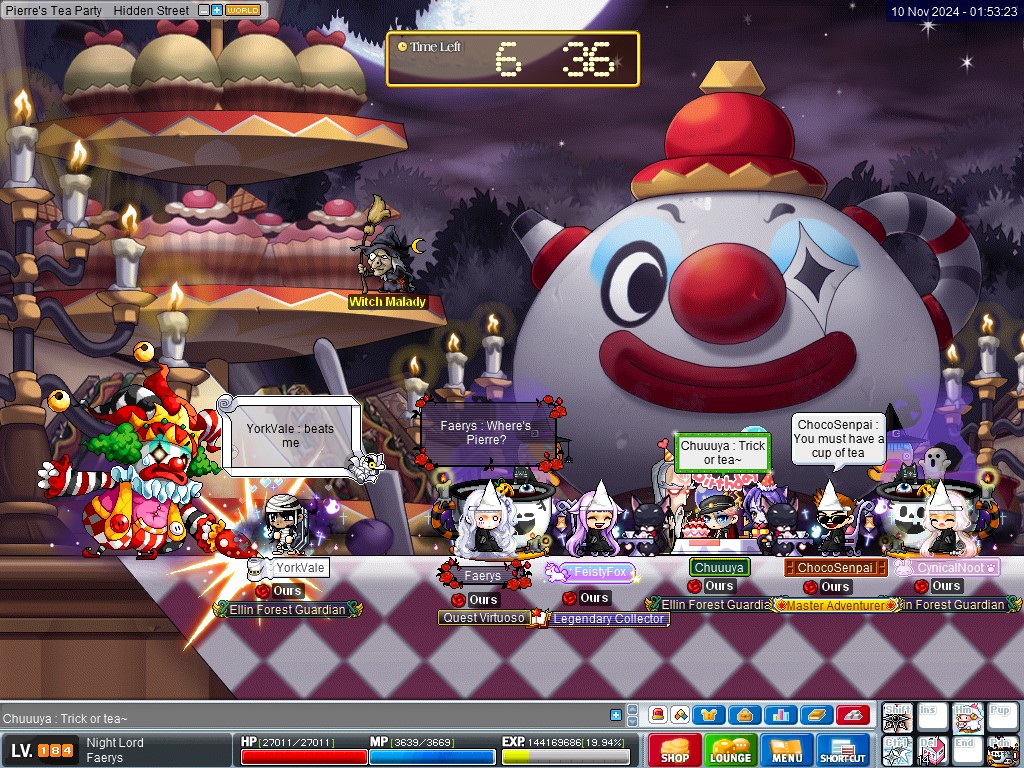This screenshot has height=768, width=1024.
Task: Use the shuriken skill on the Ctrl slot
Action: [897, 750]
